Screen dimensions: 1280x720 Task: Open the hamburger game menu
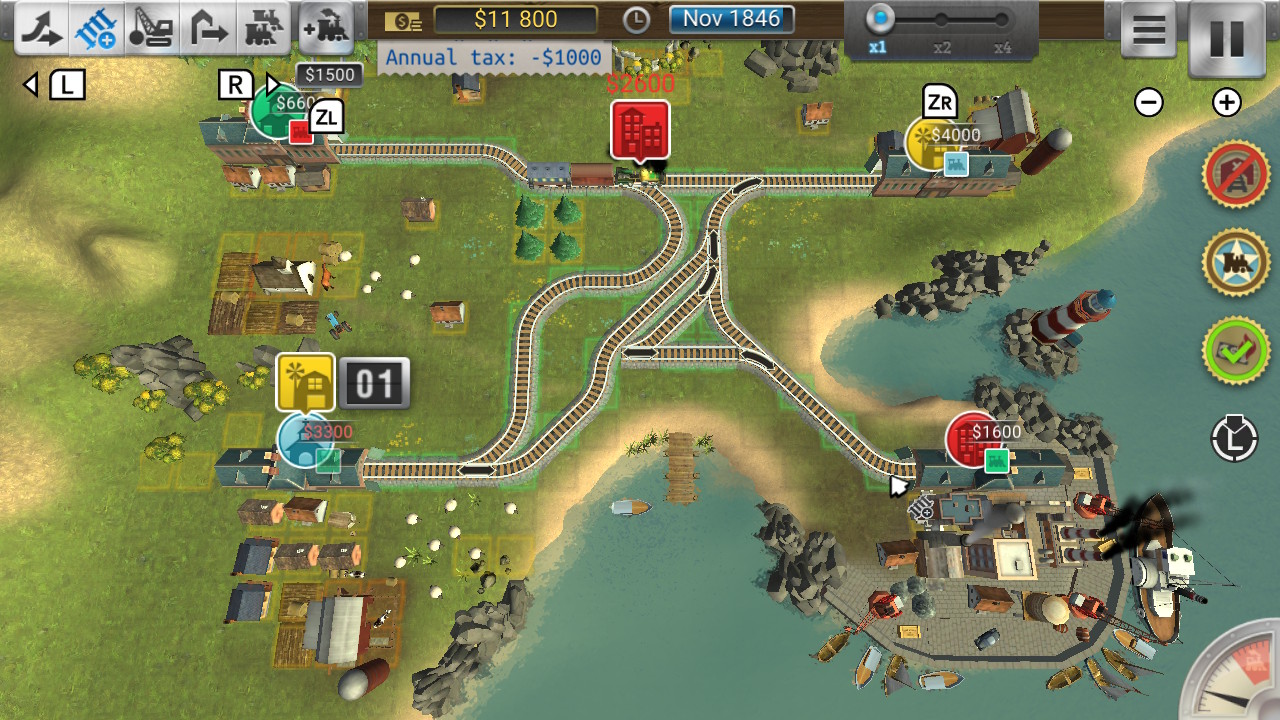pyautogui.click(x=1148, y=28)
